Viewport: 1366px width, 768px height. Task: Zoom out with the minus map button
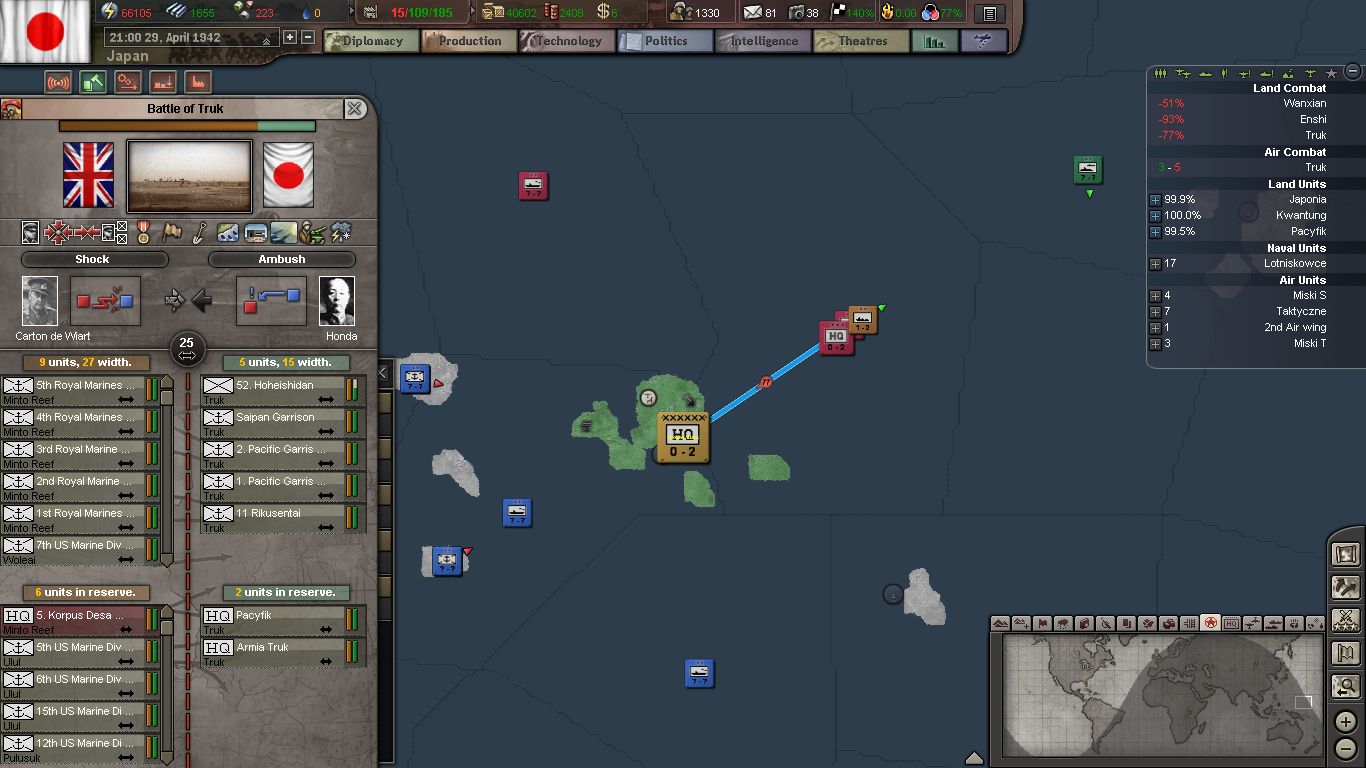tap(1346, 748)
